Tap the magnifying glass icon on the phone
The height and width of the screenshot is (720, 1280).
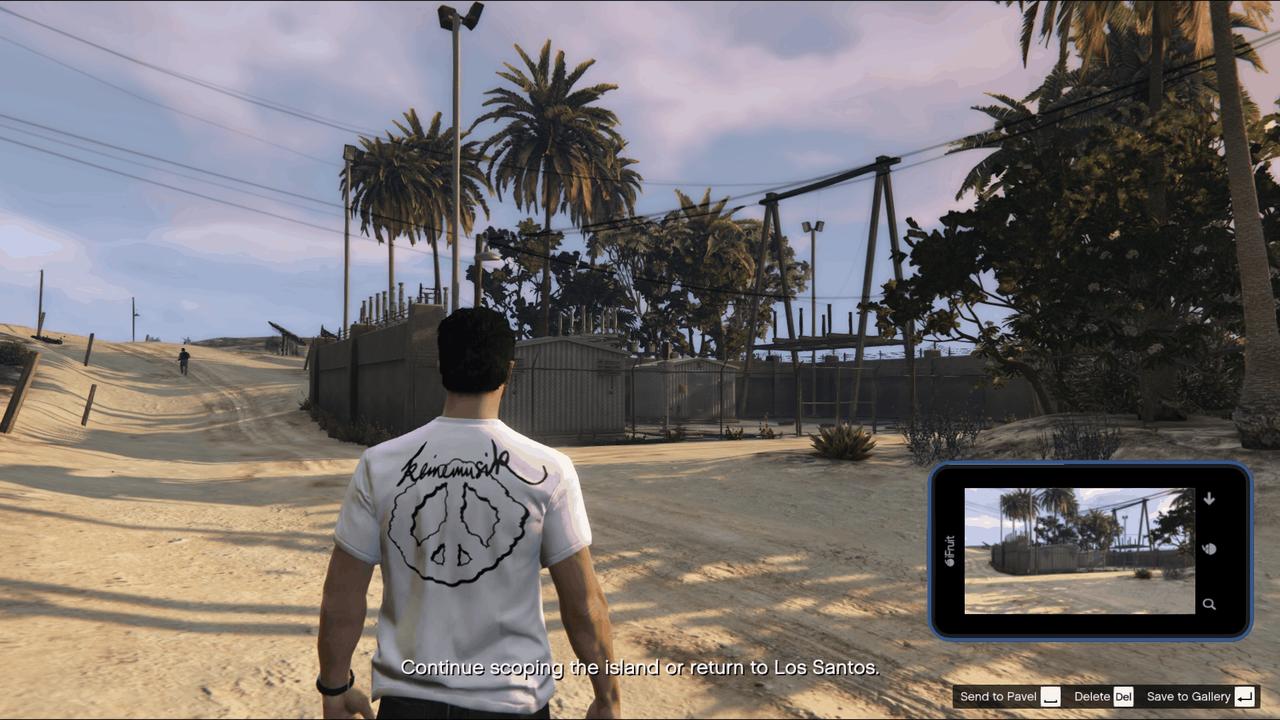1209,604
